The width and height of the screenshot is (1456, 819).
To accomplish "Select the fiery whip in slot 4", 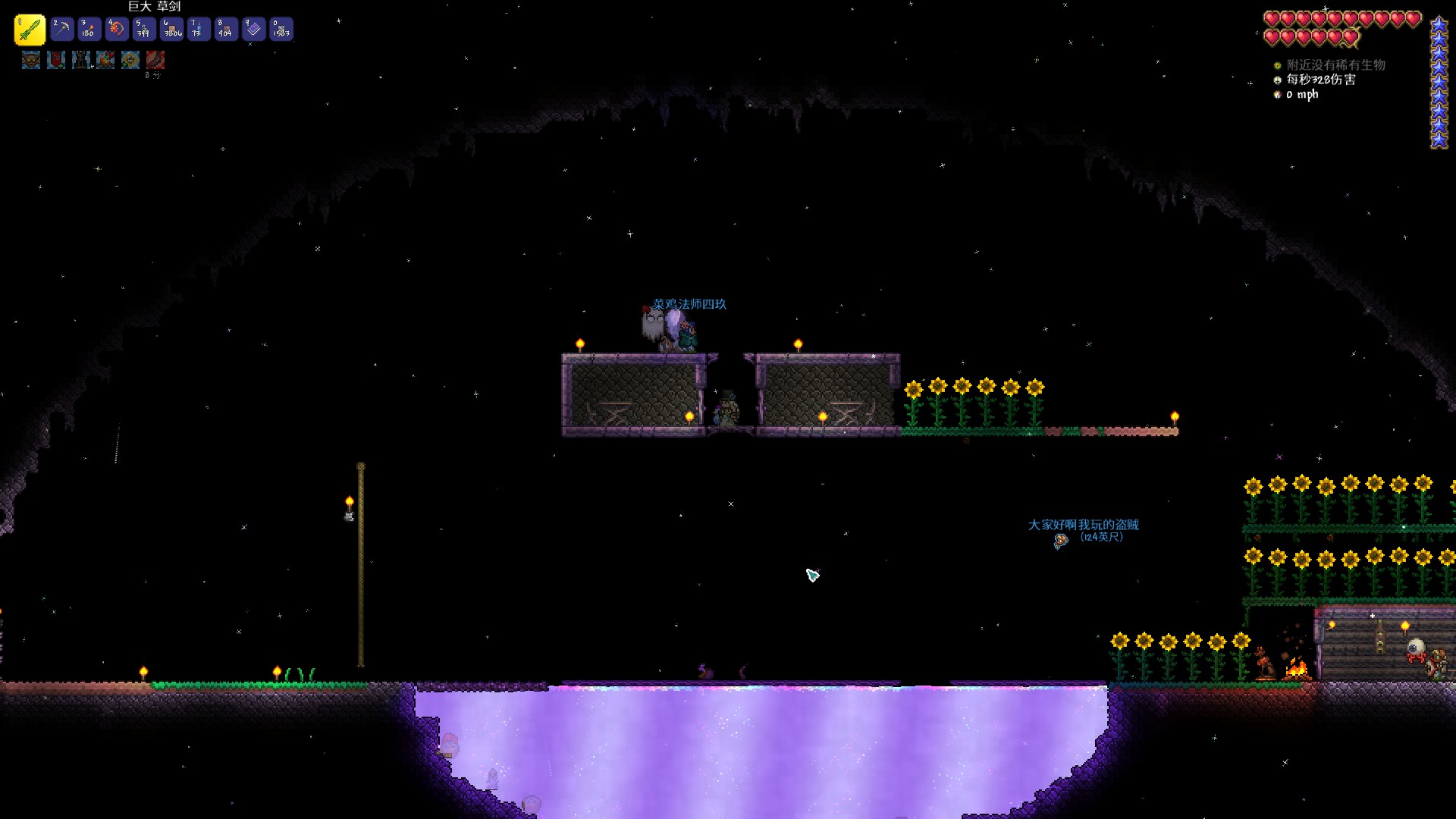I will 117,30.
